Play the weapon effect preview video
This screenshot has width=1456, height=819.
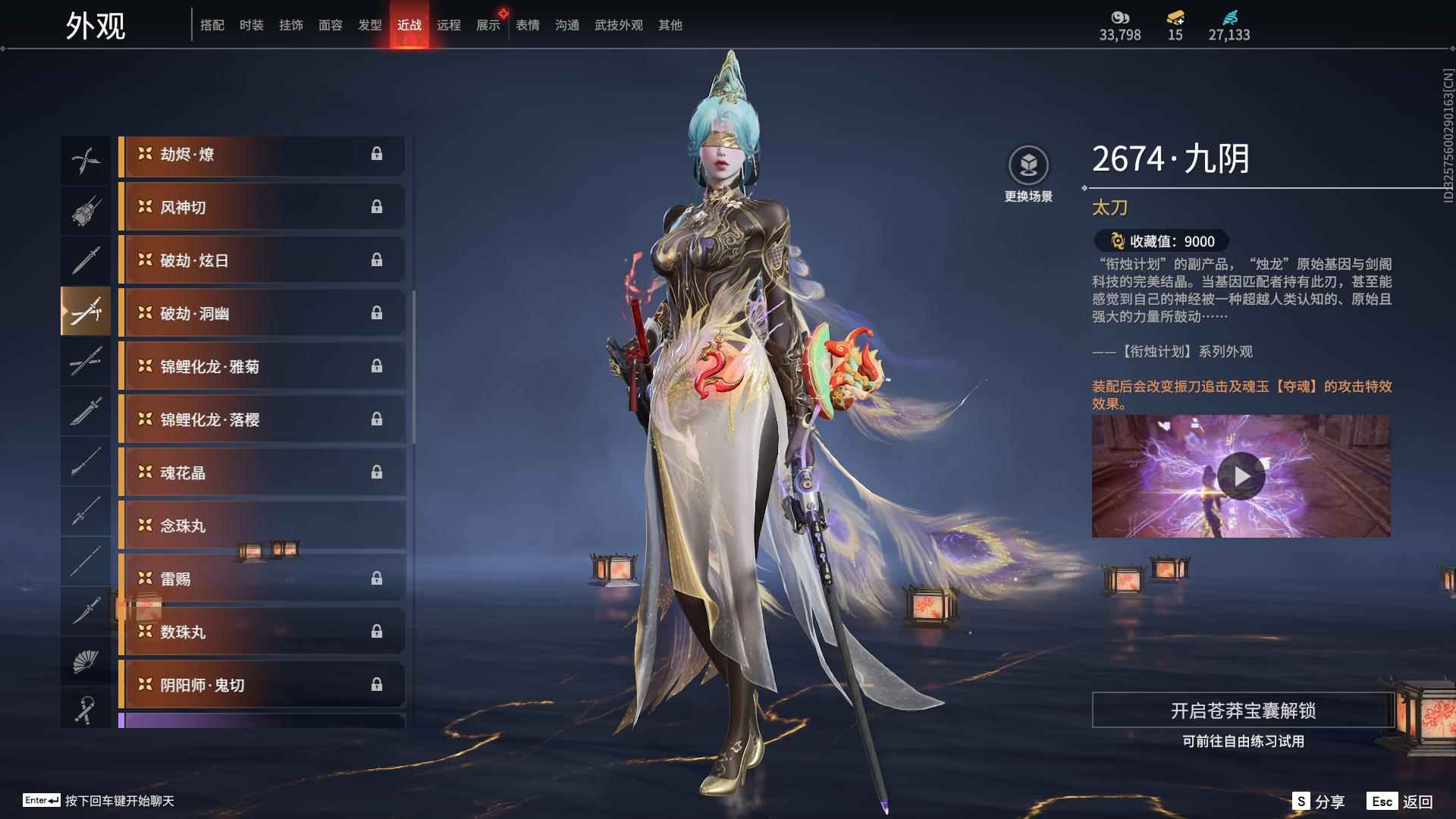1241,476
